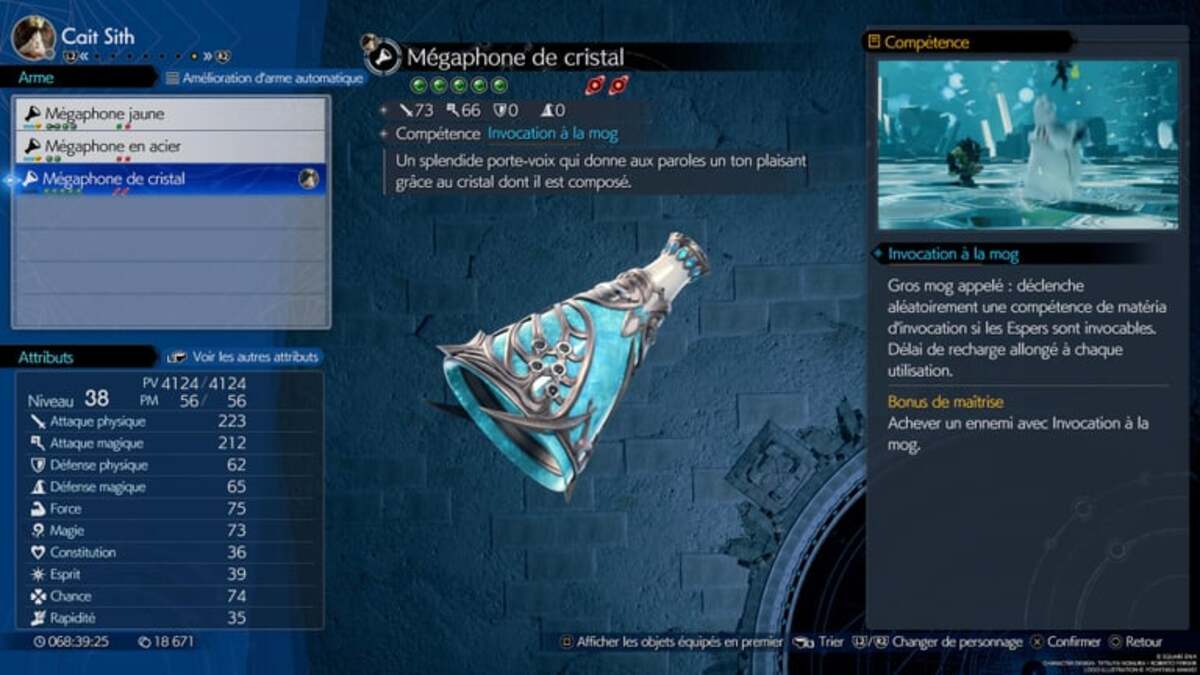Viewport: 1200px width, 675px height.
Task: View the Compétence preview thumbnail
Action: [x=1028, y=144]
